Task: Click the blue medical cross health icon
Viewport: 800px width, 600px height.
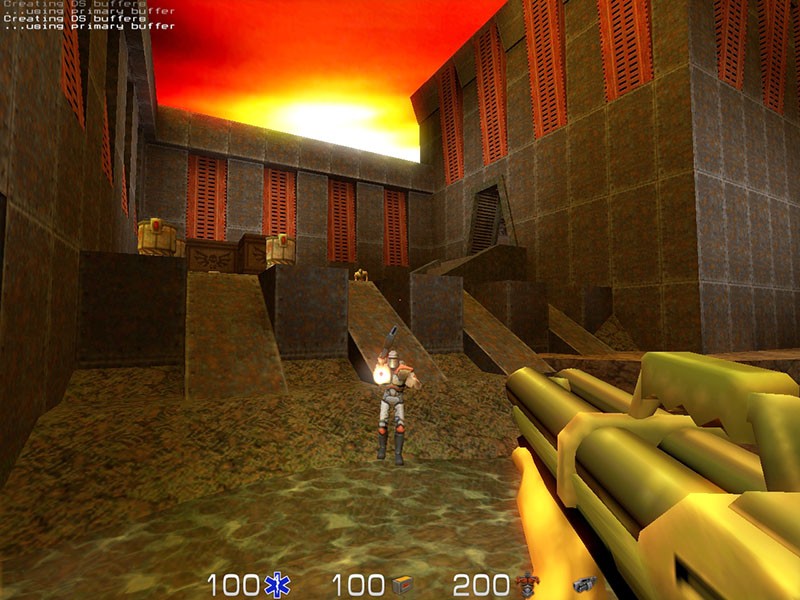Action: tap(276, 585)
